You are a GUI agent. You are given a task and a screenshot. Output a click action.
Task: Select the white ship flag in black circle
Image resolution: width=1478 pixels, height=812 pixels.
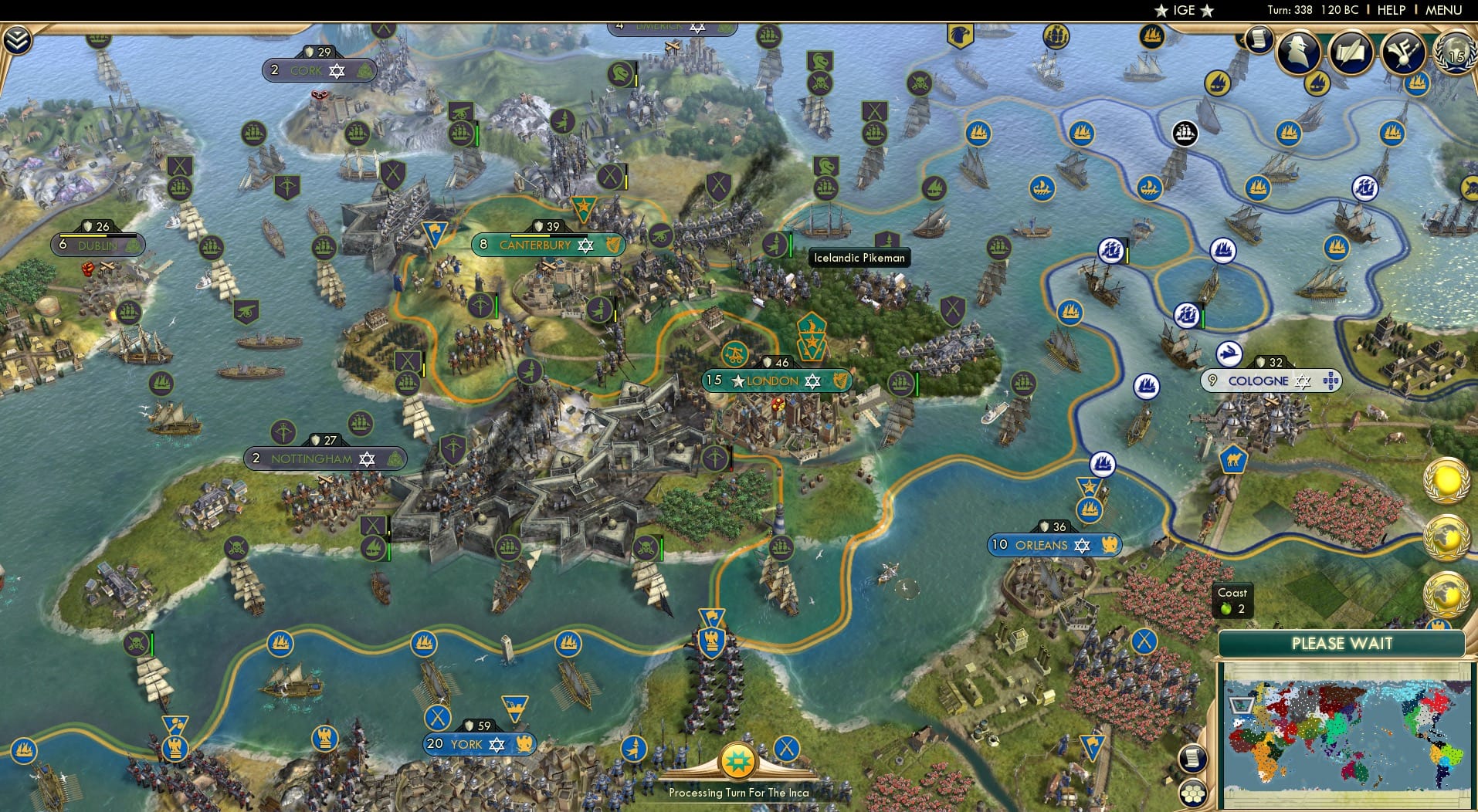pyautogui.click(x=1185, y=131)
